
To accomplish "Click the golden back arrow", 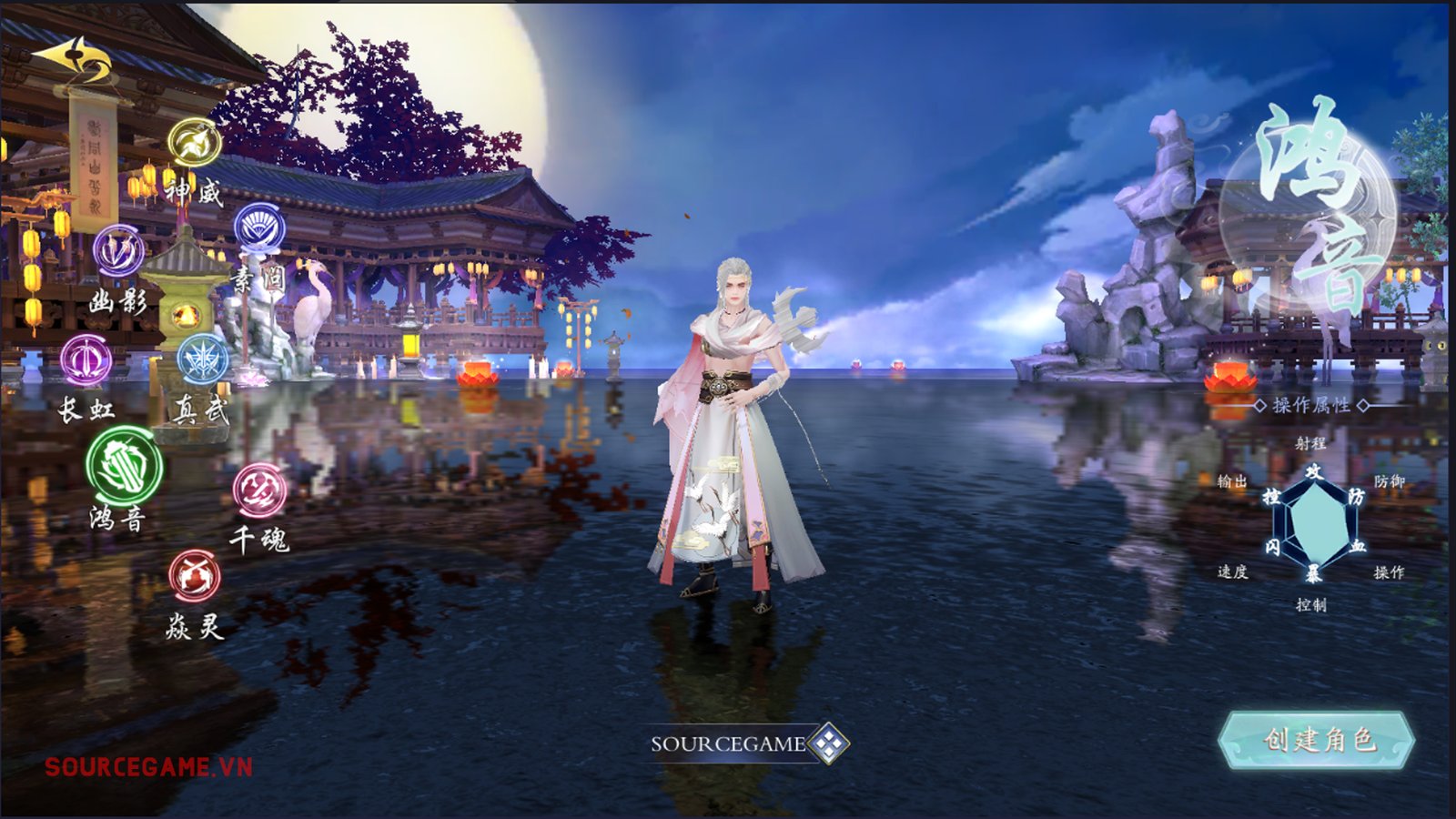I will (73, 60).
